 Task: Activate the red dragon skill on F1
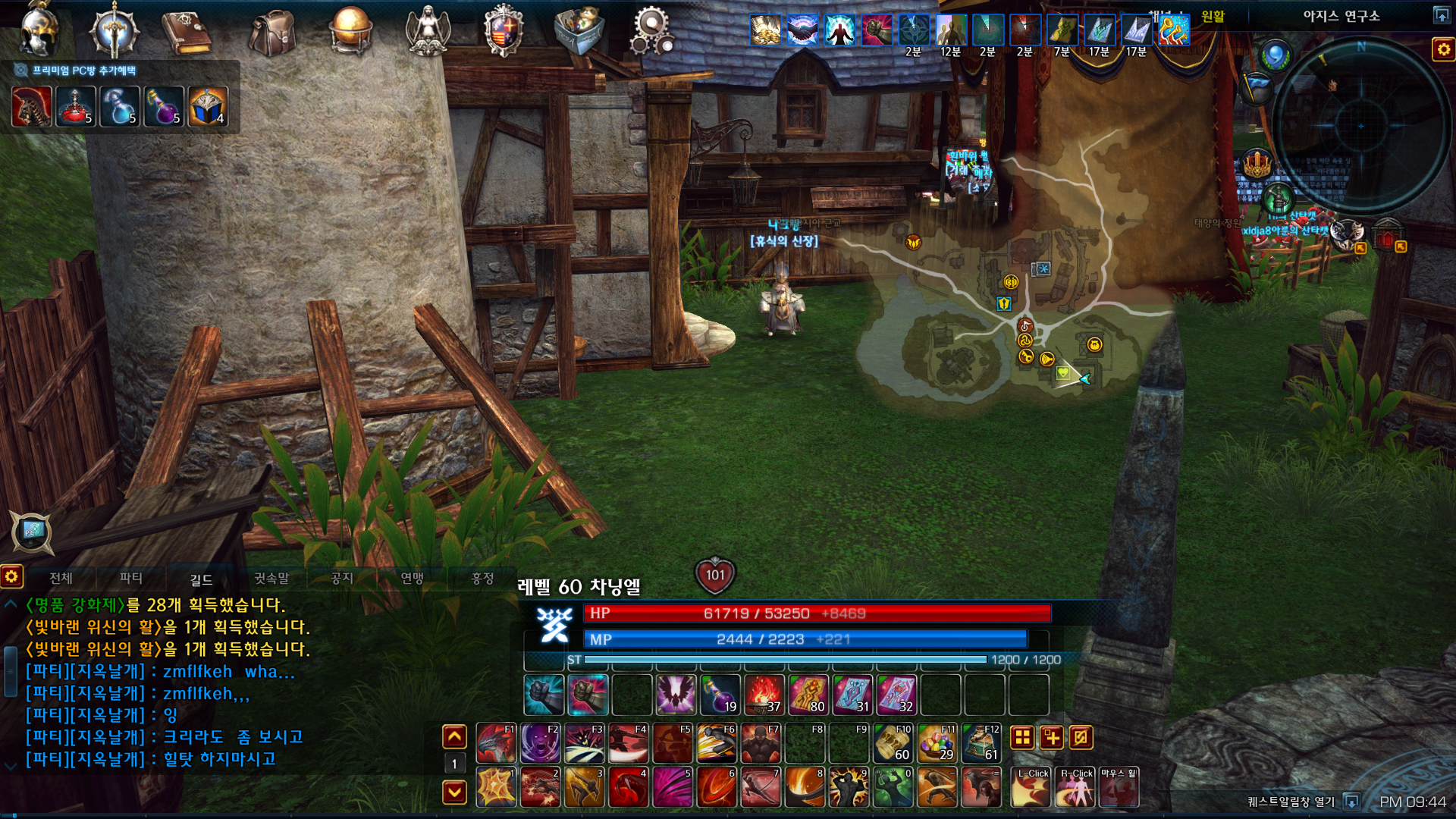click(497, 742)
